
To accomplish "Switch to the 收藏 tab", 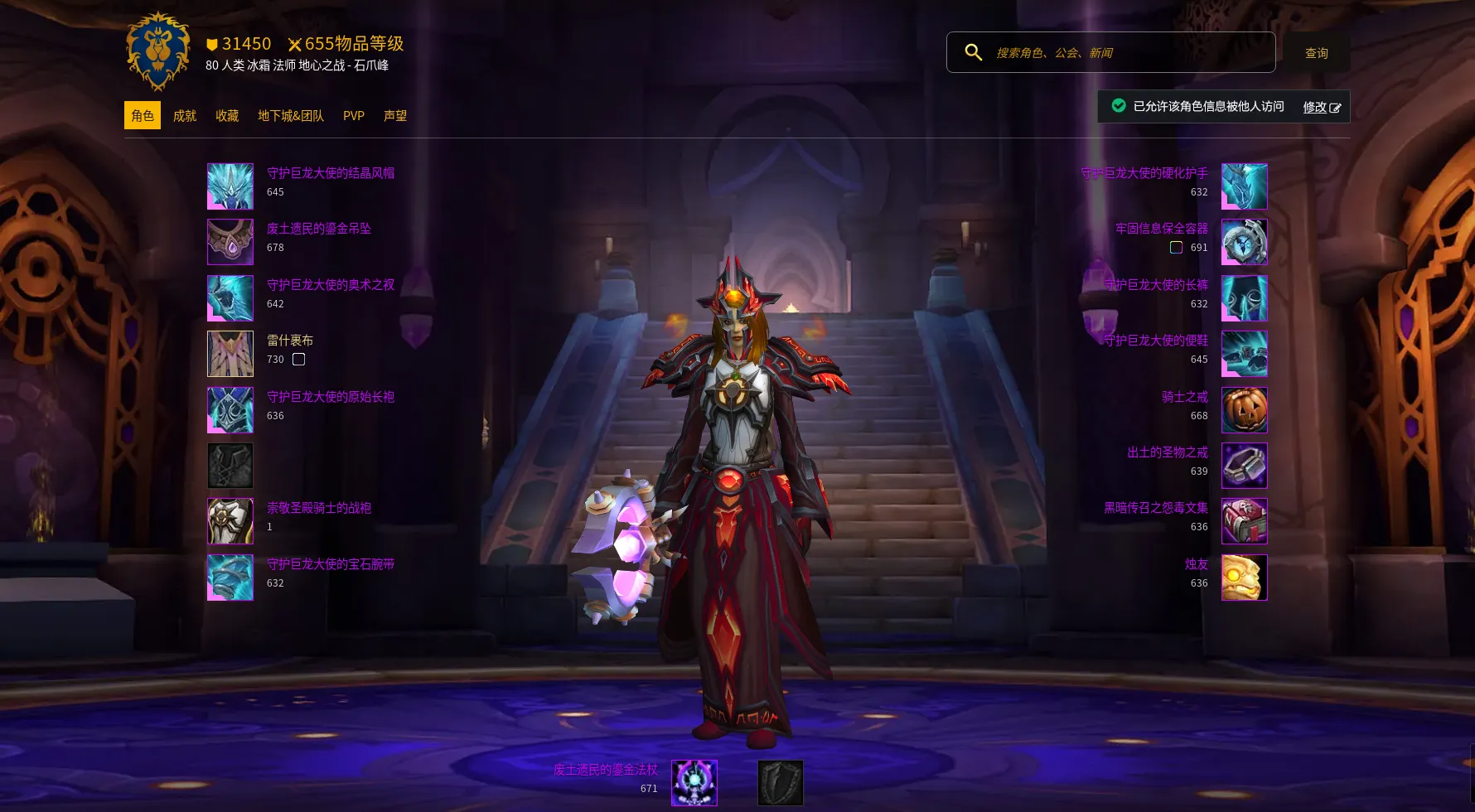I will click(x=227, y=116).
